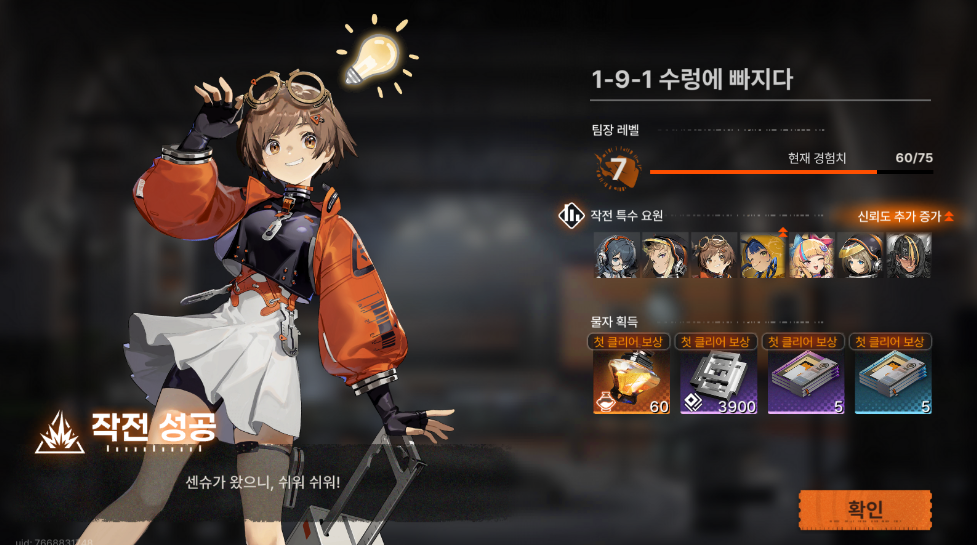The height and width of the screenshot is (545, 977).
Task: Select the blonde operative with pink-blue bows
Action: coord(811,255)
